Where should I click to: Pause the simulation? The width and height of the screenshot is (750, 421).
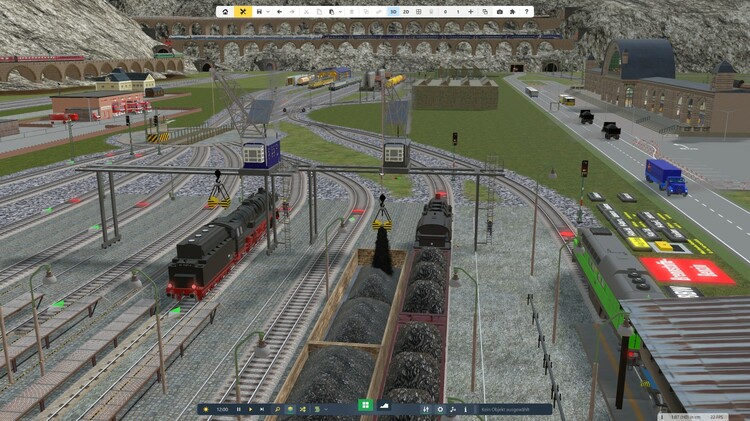coord(238,409)
